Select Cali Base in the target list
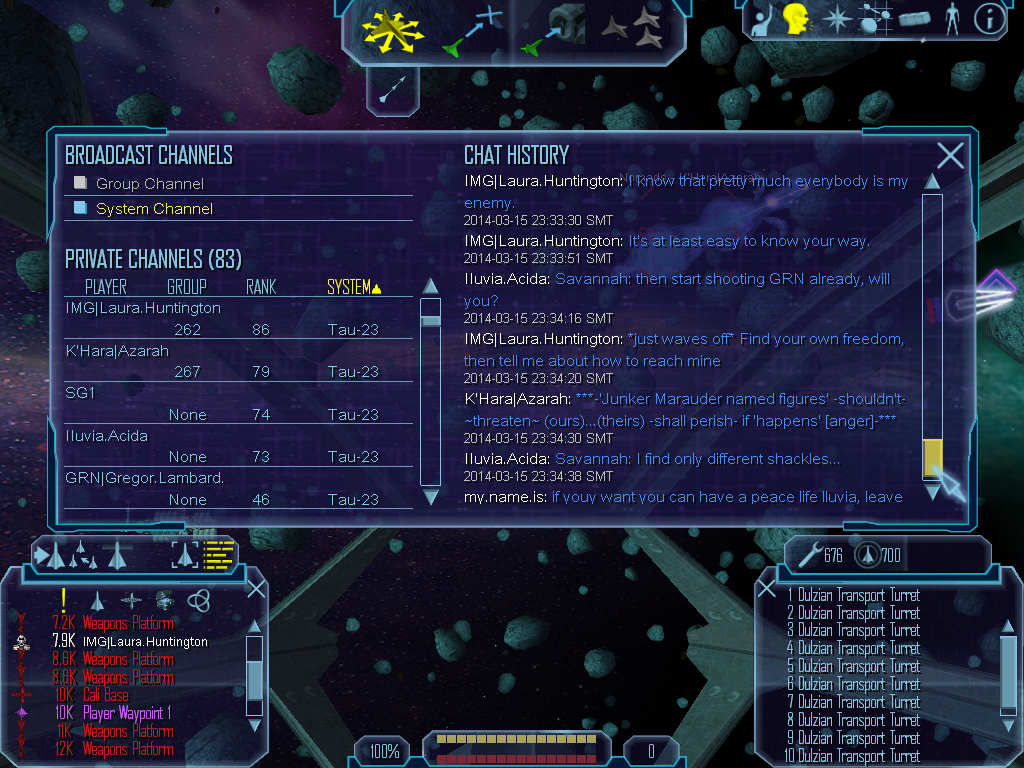1024x768 pixels. [x=105, y=695]
